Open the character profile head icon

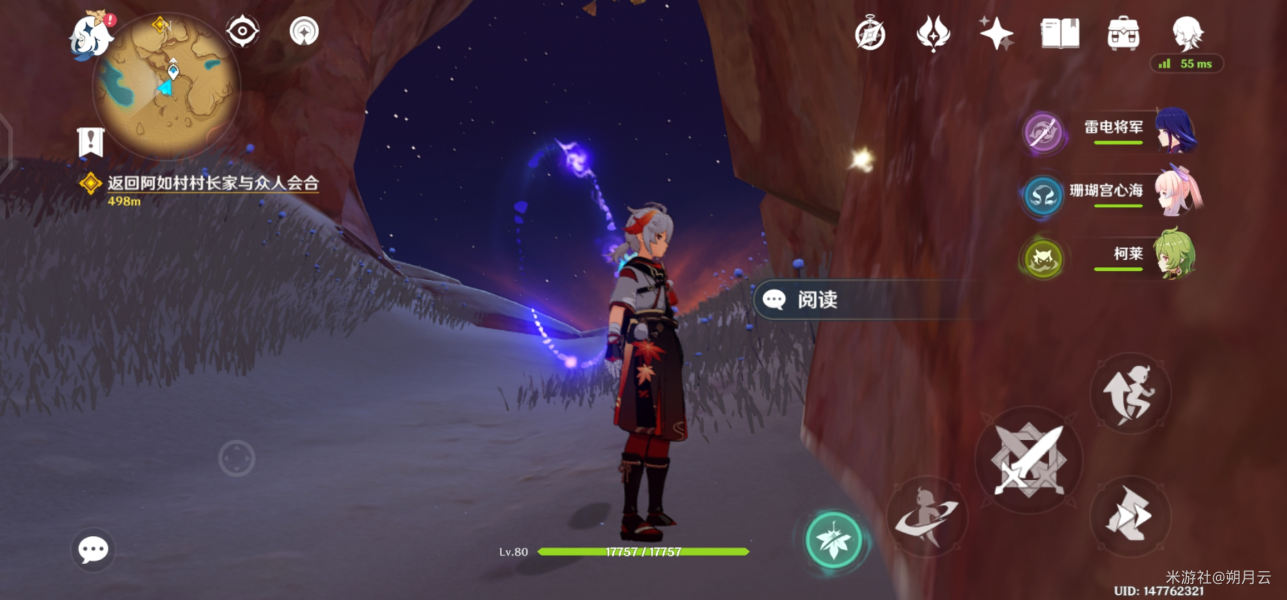[x=1187, y=34]
